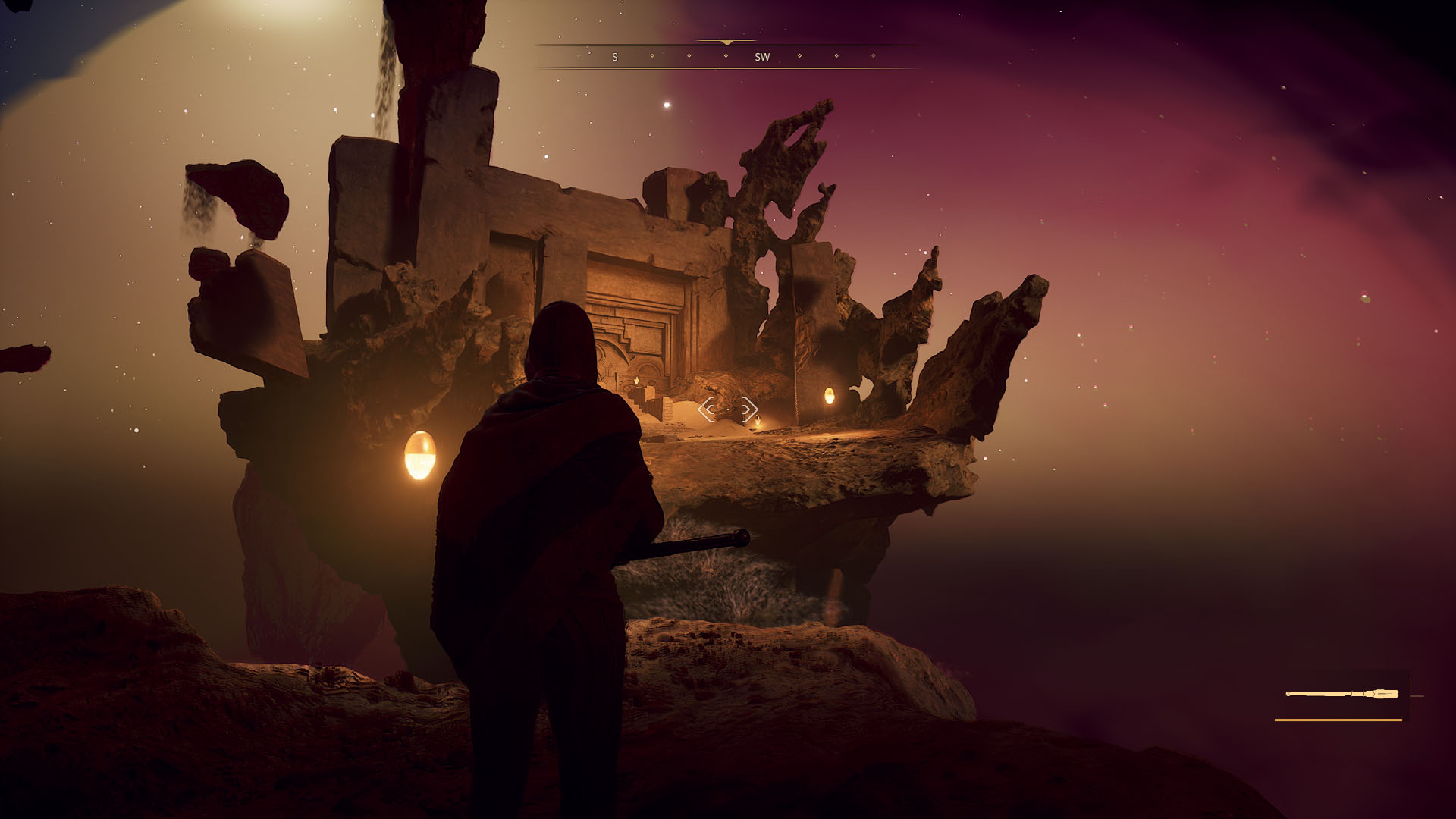
Task: Toggle the inner right chevron of the prompt
Action: tap(745, 410)
